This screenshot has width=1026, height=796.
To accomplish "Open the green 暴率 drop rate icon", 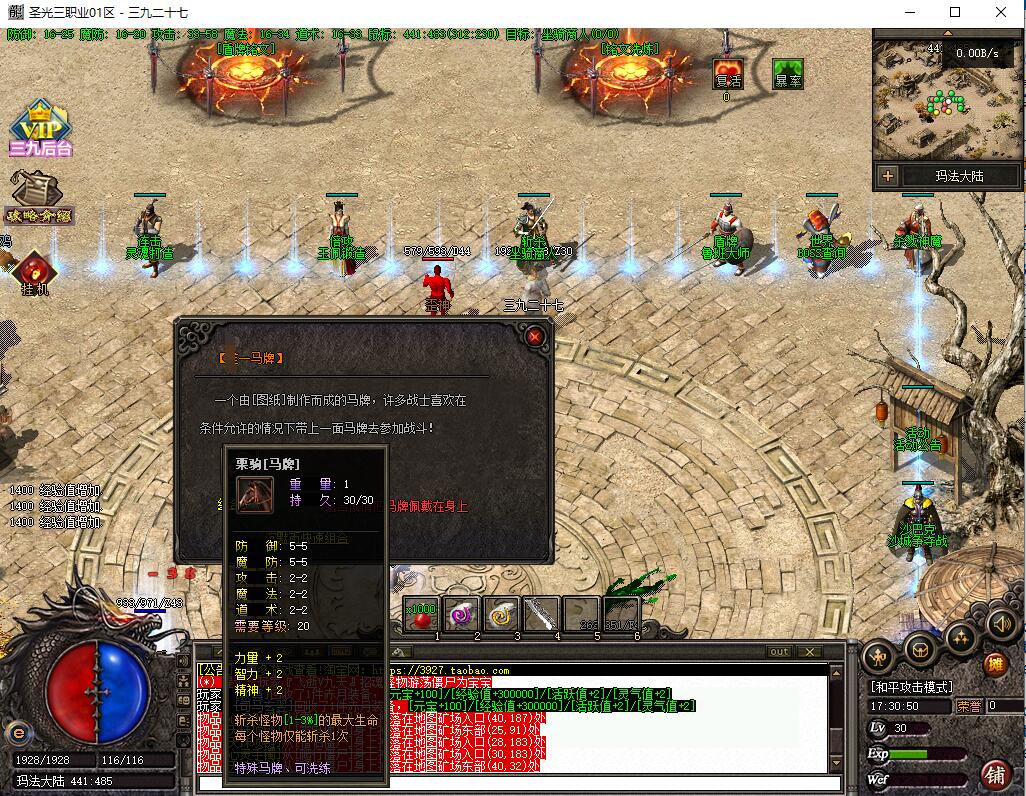I will [x=788, y=75].
